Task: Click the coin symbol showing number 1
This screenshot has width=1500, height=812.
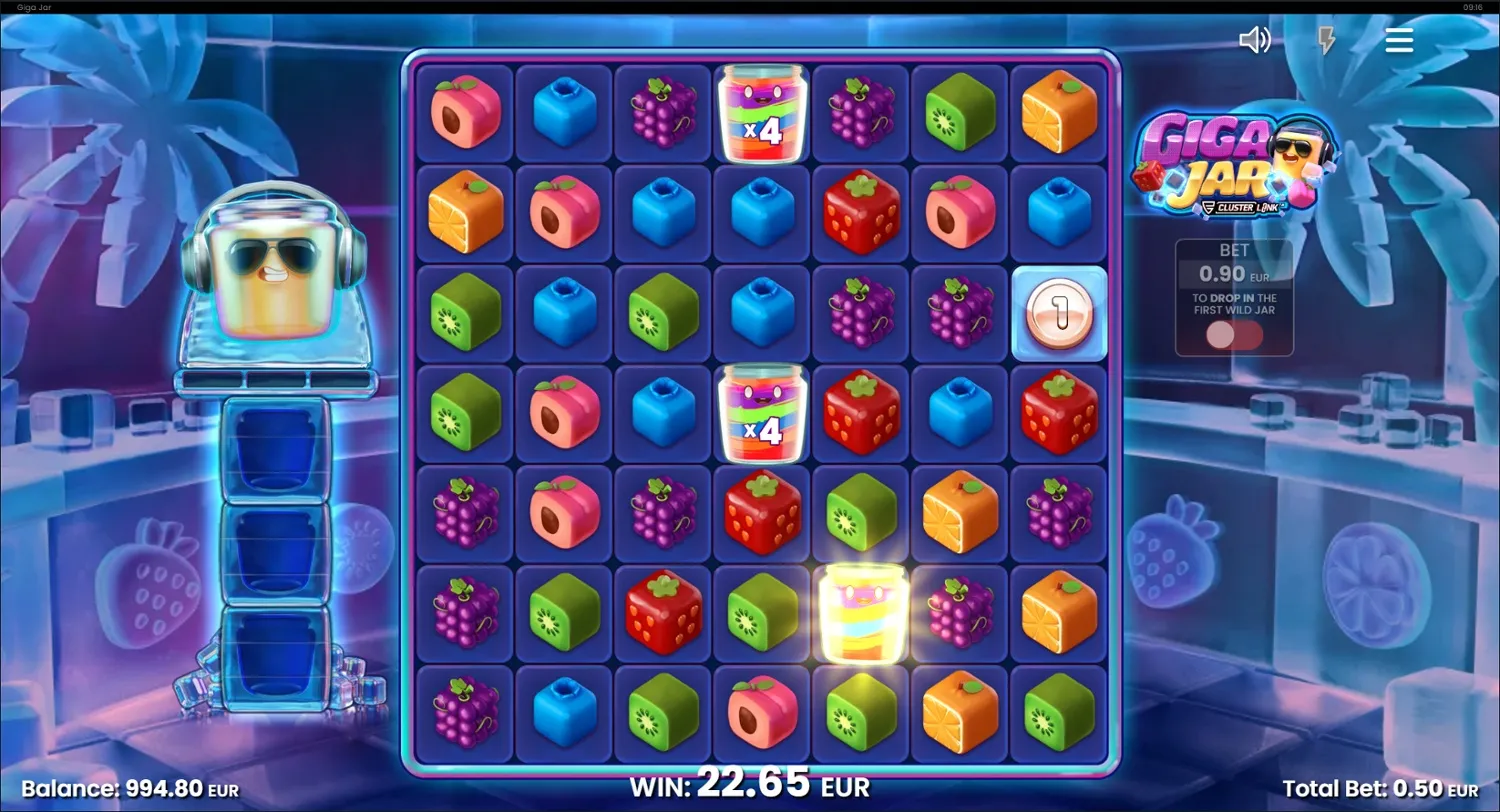Action: (x=1058, y=312)
